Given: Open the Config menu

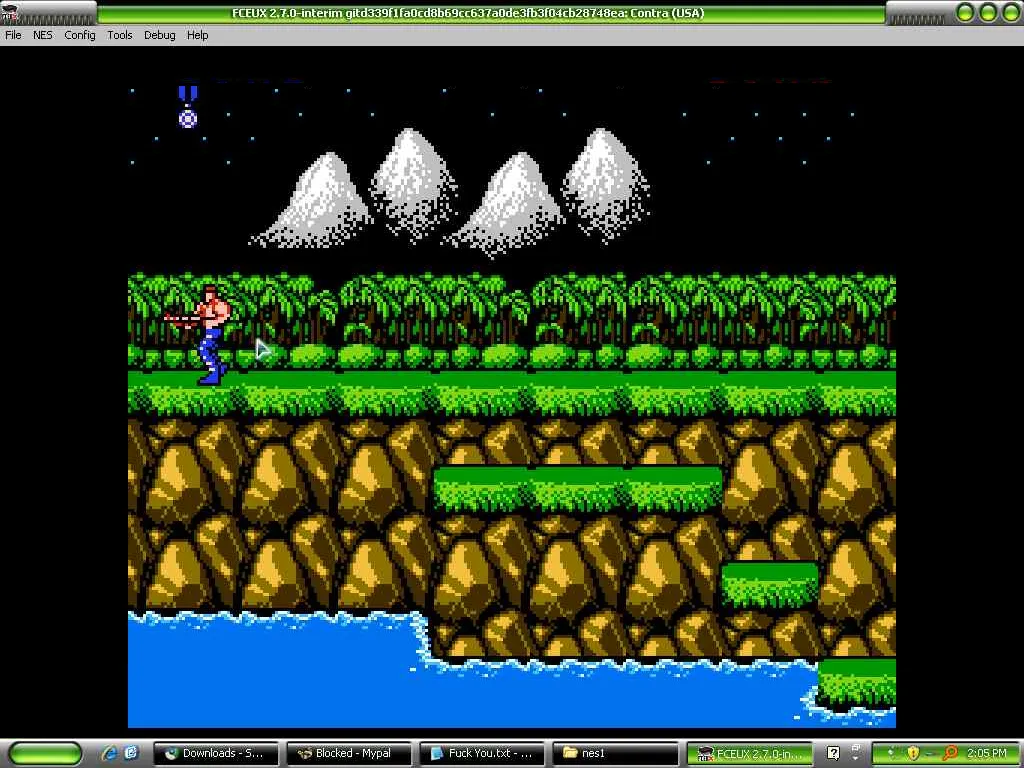Looking at the screenshot, I should click(80, 35).
